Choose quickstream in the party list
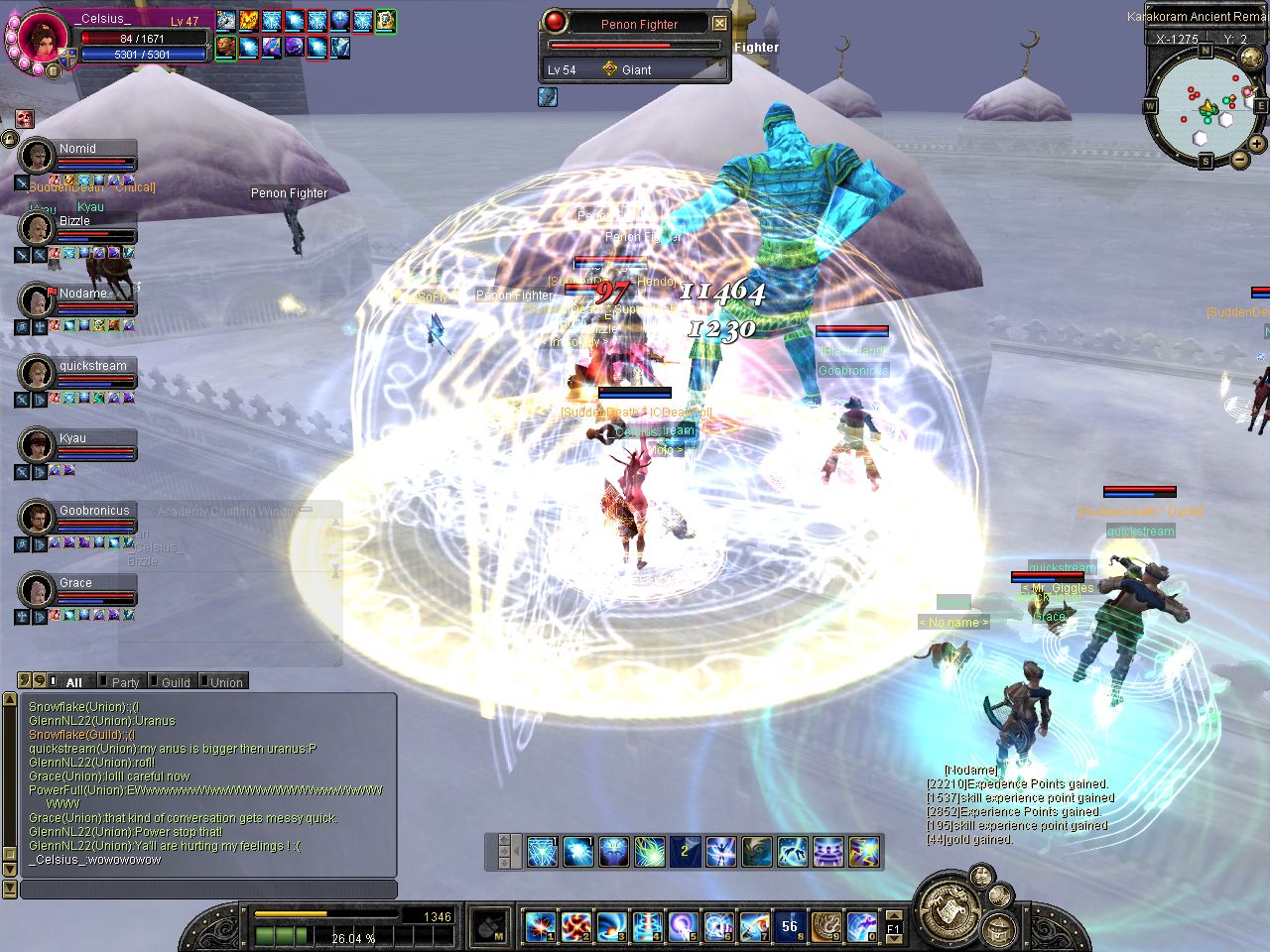The image size is (1270, 952). (x=37, y=373)
